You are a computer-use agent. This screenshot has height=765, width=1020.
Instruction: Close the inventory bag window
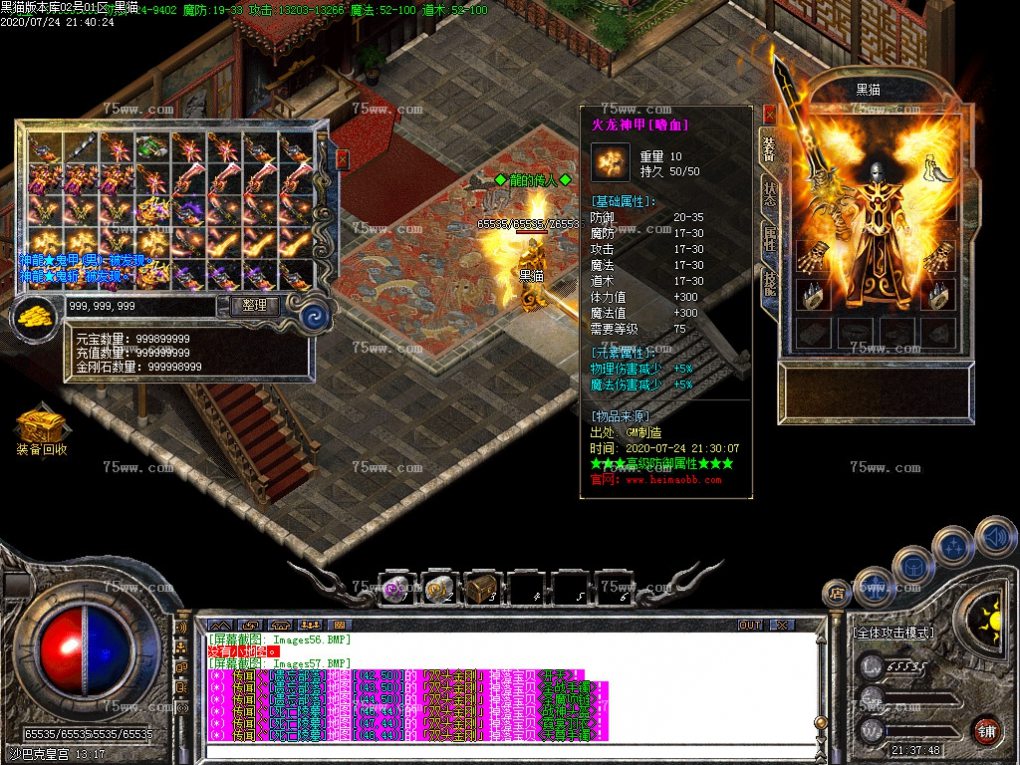click(342, 159)
